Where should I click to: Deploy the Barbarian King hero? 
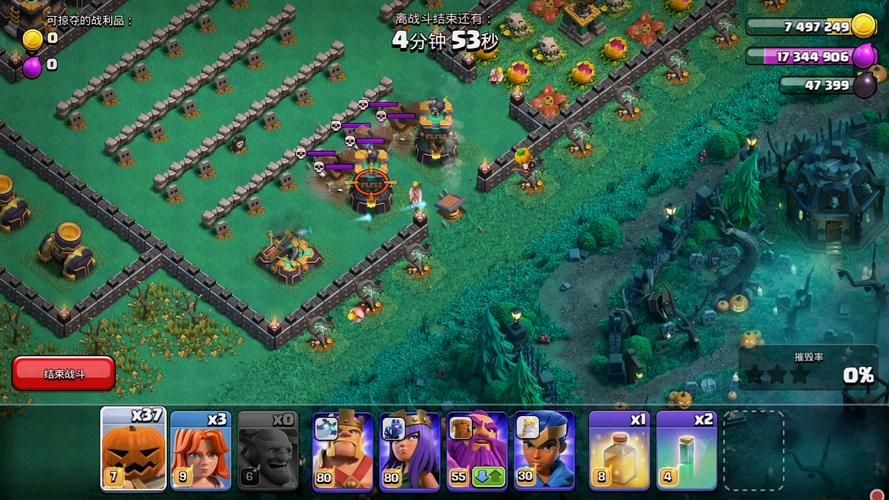coord(342,450)
